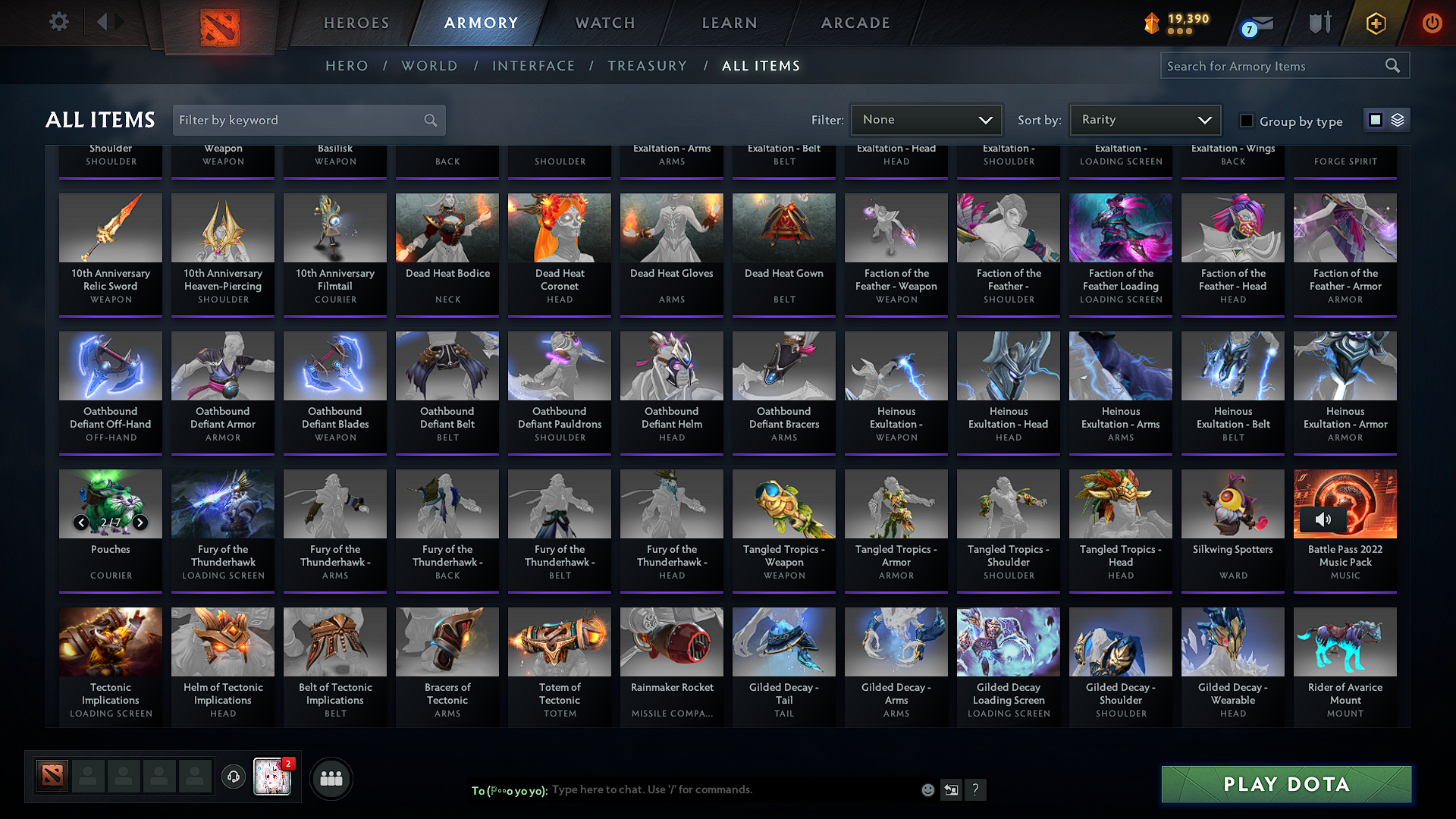
Task: Click the red power icon at top right
Action: (x=1432, y=23)
